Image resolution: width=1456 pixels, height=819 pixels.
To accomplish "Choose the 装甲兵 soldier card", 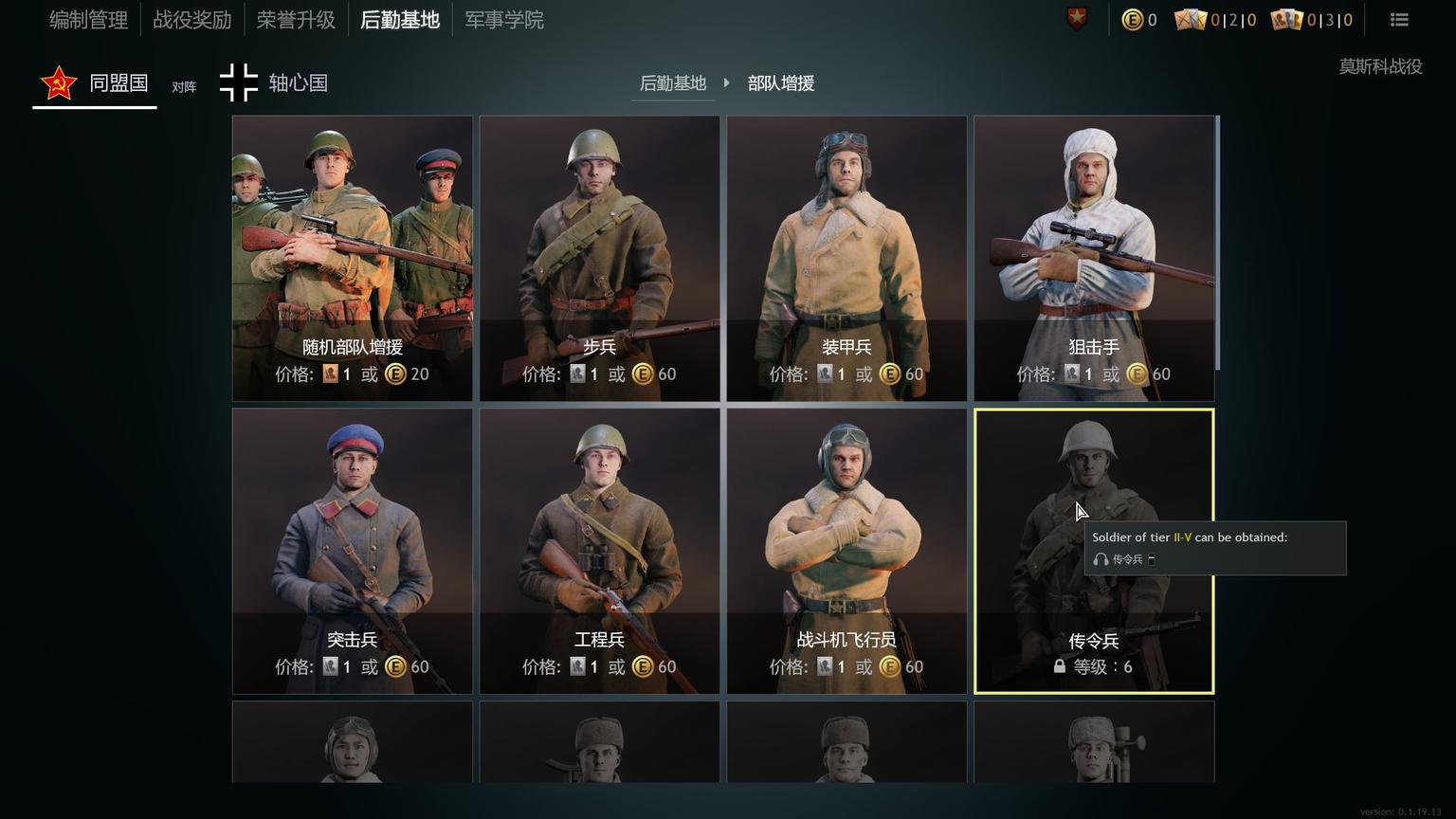I will click(846, 258).
